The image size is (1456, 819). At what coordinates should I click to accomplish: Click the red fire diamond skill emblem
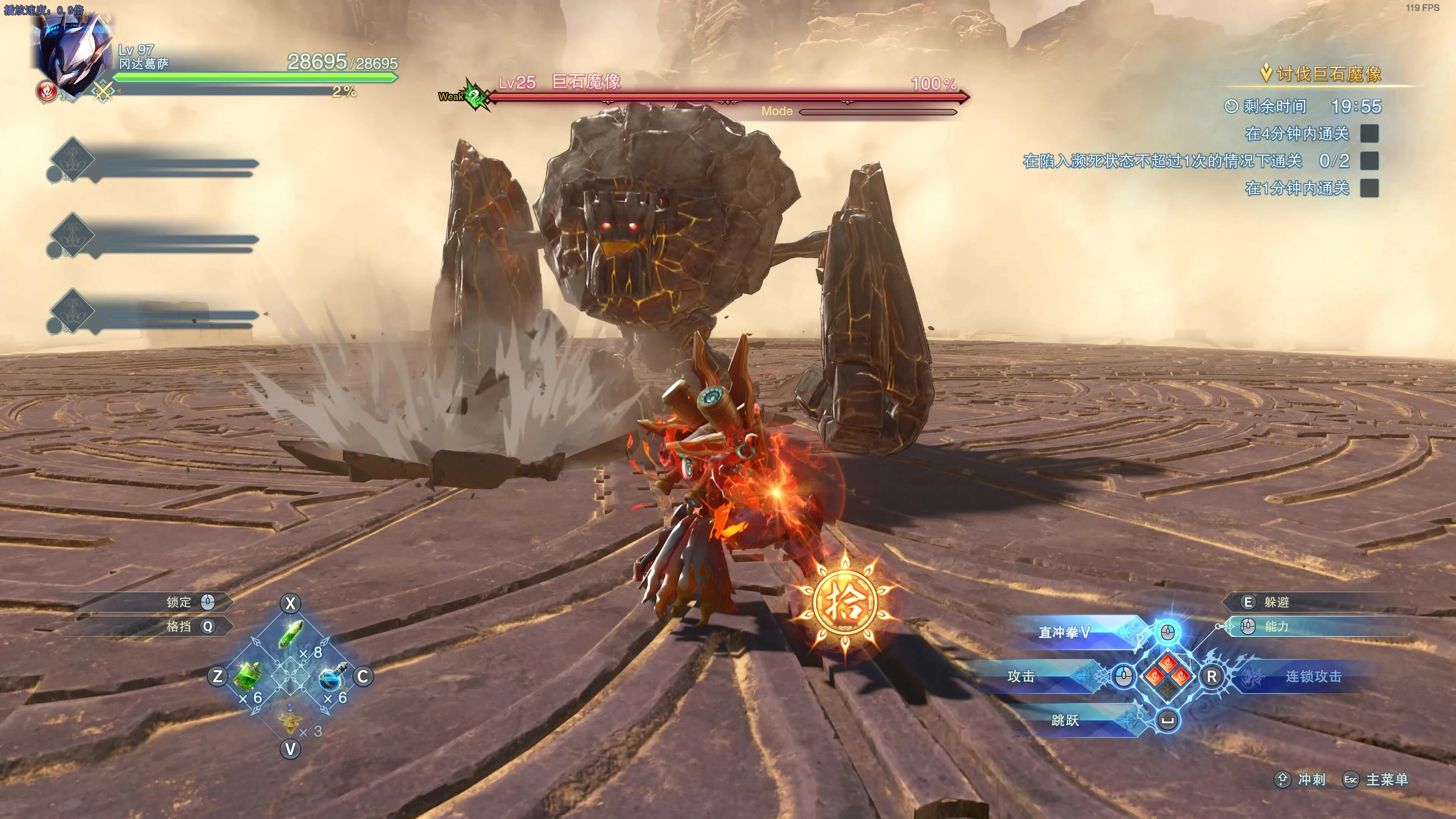[1168, 676]
